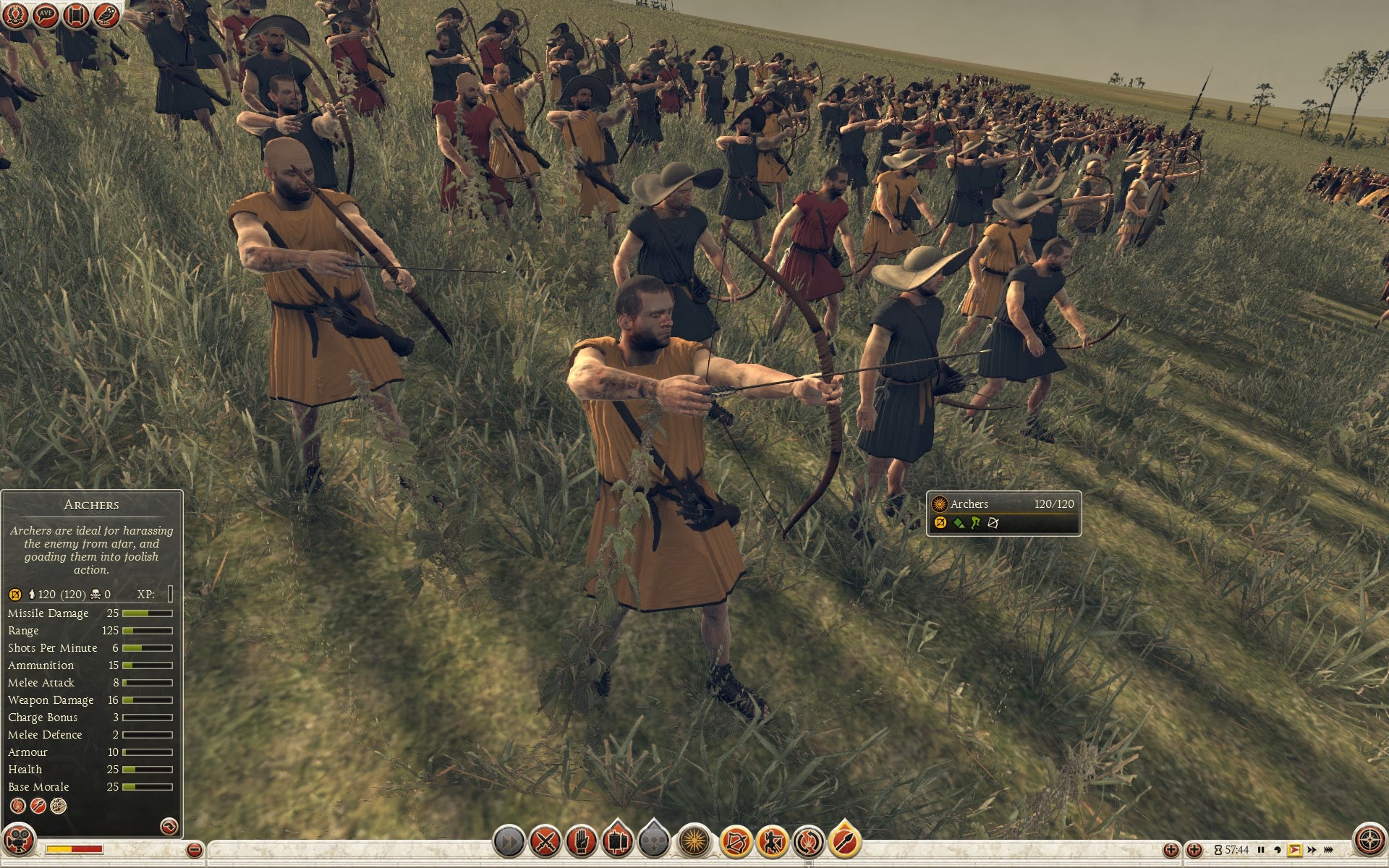Select the Archers 120/120 unit banner
Viewport: 1389px width, 868px height.
click(1003, 514)
